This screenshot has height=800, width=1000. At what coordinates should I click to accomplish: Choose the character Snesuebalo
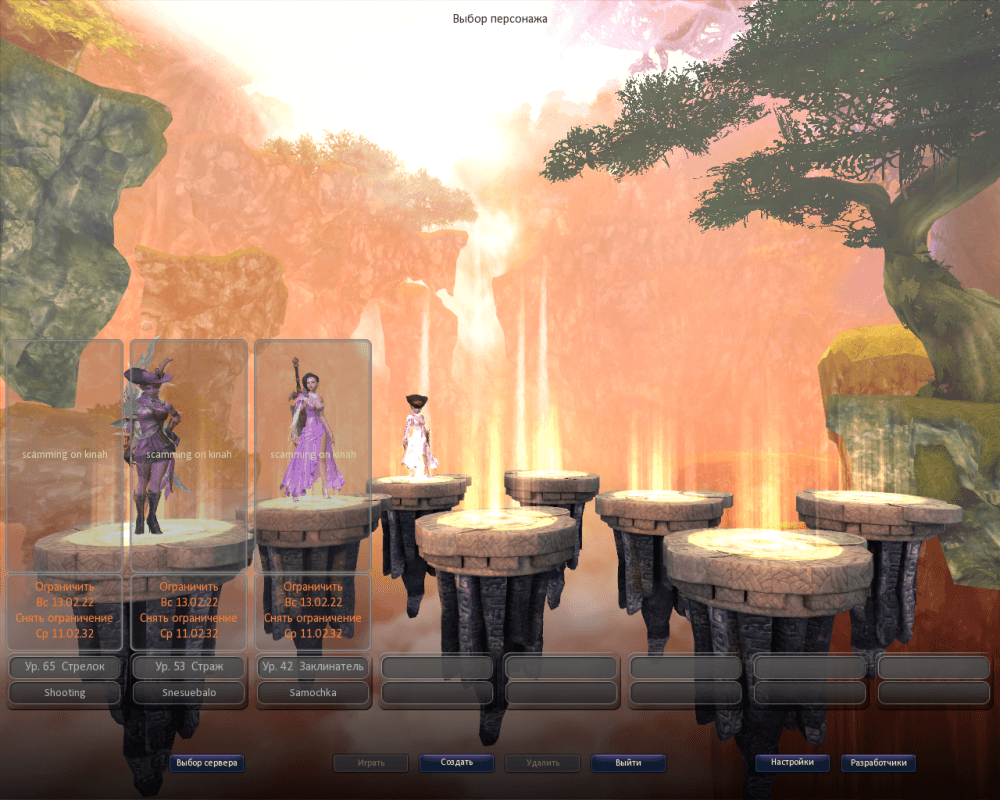point(189,692)
